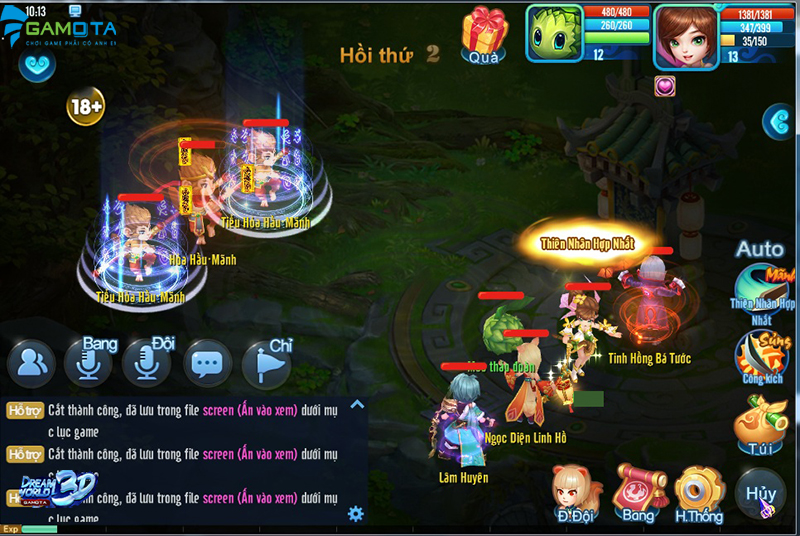Screen dimensions: 800x536
Task: Toggle Auto battle mode
Action: [x=759, y=249]
